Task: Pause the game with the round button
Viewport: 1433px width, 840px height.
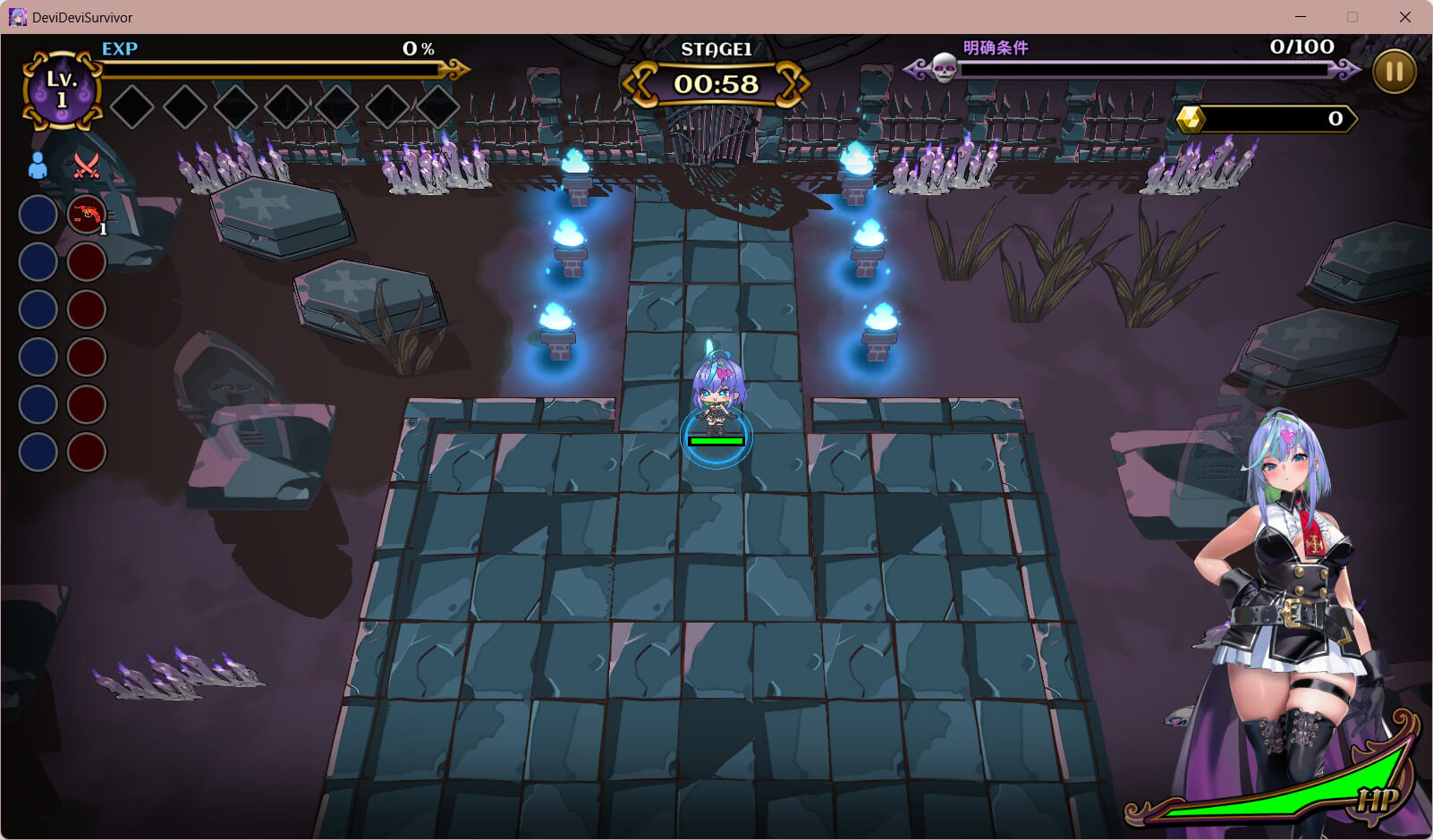Action: [1394, 72]
